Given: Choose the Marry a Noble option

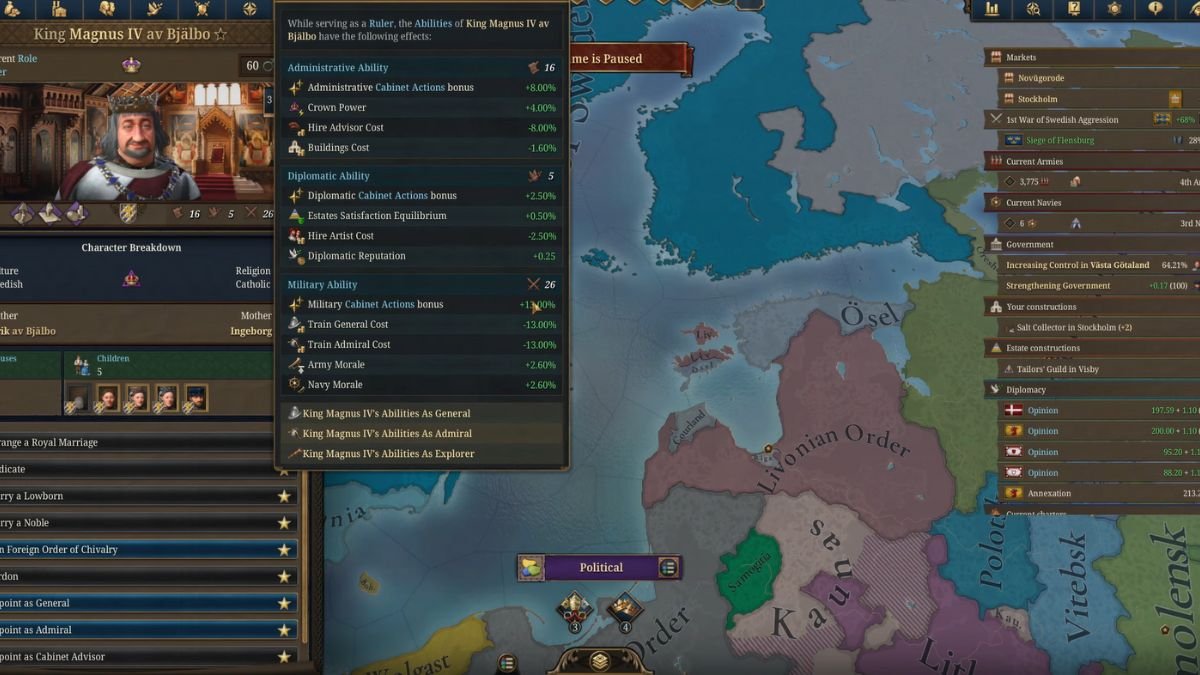Looking at the screenshot, I should 140,522.
